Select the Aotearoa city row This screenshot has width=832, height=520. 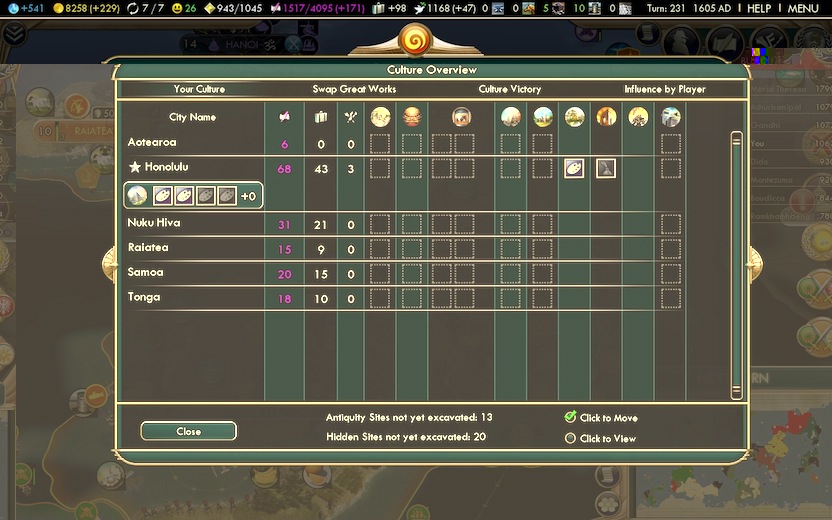(152, 143)
